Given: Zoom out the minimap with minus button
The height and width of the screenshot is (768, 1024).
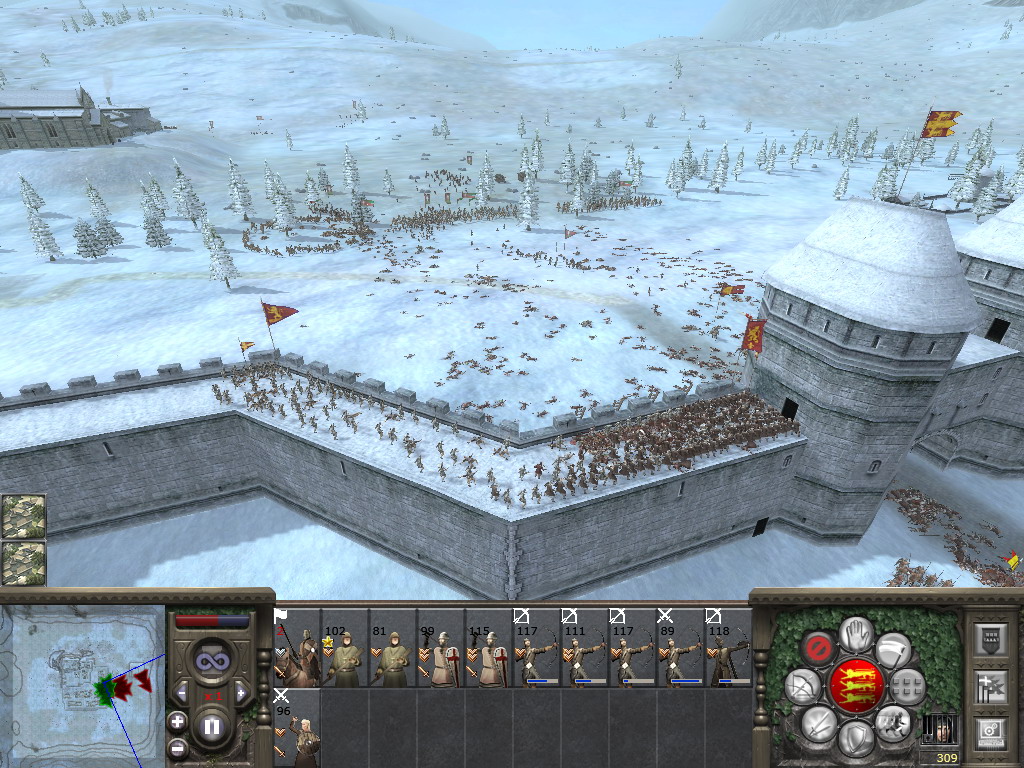Looking at the screenshot, I should pyautogui.click(x=177, y=747).
